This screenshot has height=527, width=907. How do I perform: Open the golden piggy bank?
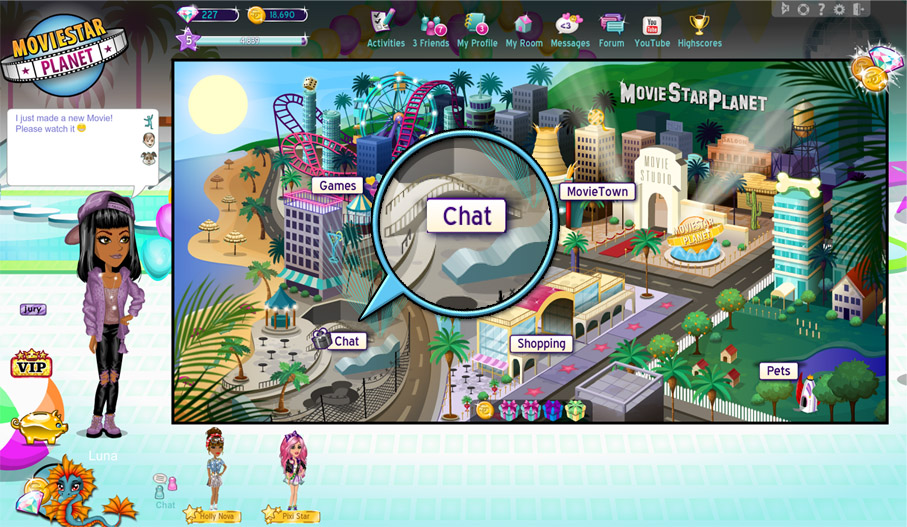coord(40,424)
